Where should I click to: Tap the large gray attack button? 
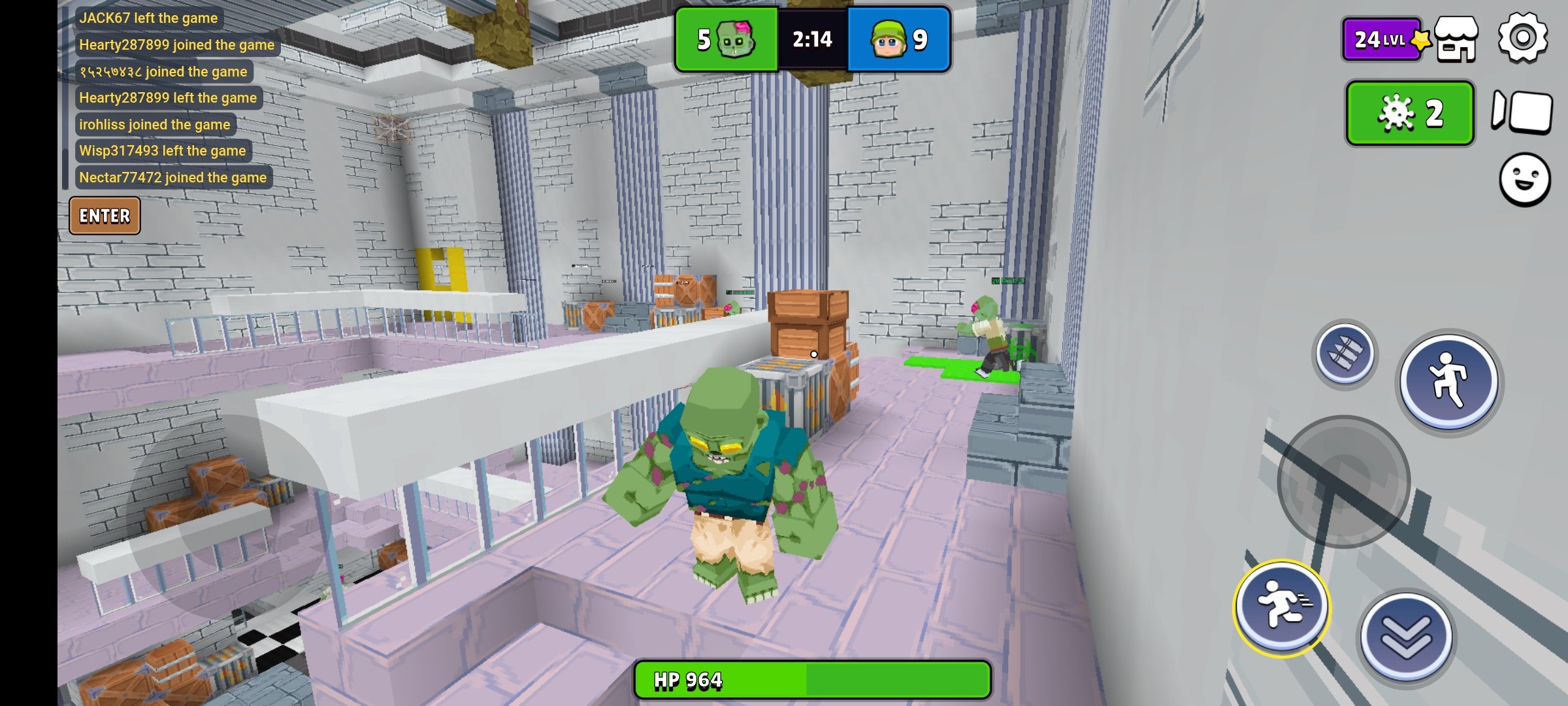1343,482
